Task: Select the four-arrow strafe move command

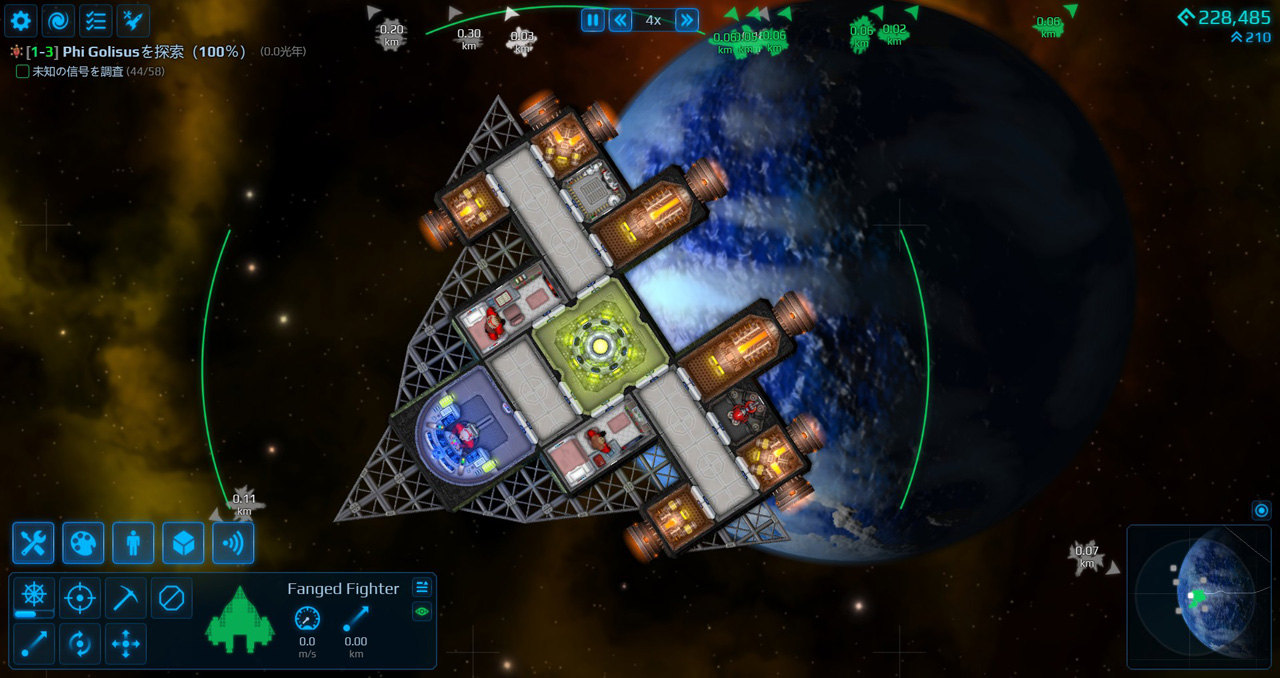Action: pyautogui.click(x=126, y=644)
